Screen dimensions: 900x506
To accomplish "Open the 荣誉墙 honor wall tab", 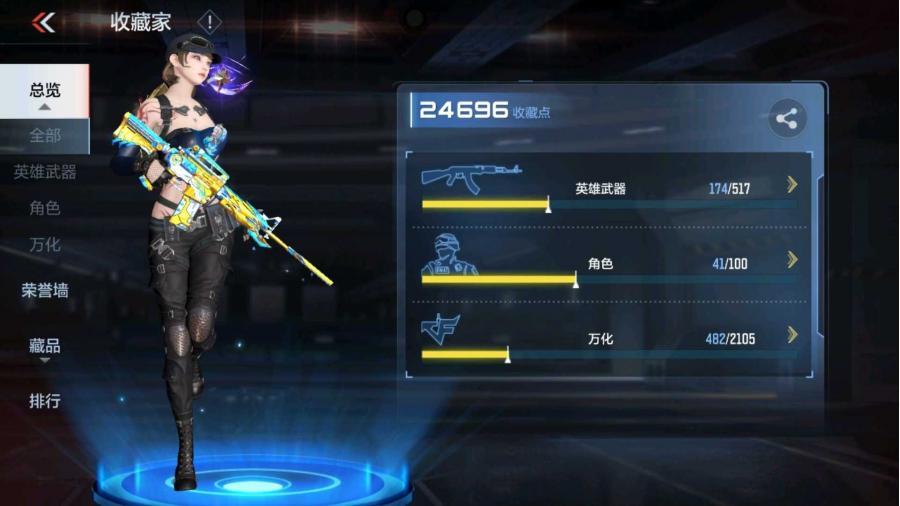I will tap(44, 291).
